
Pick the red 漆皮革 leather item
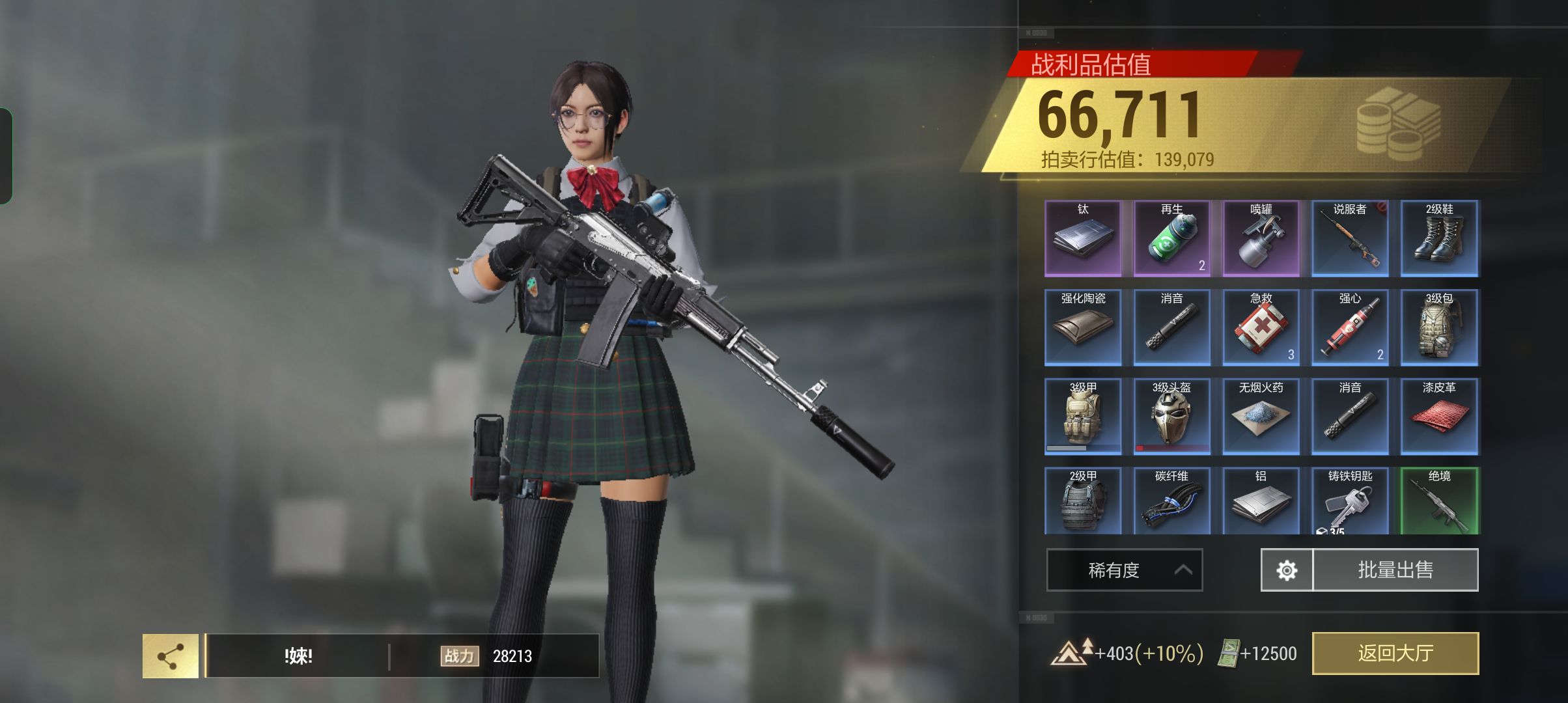(1439, 417)
